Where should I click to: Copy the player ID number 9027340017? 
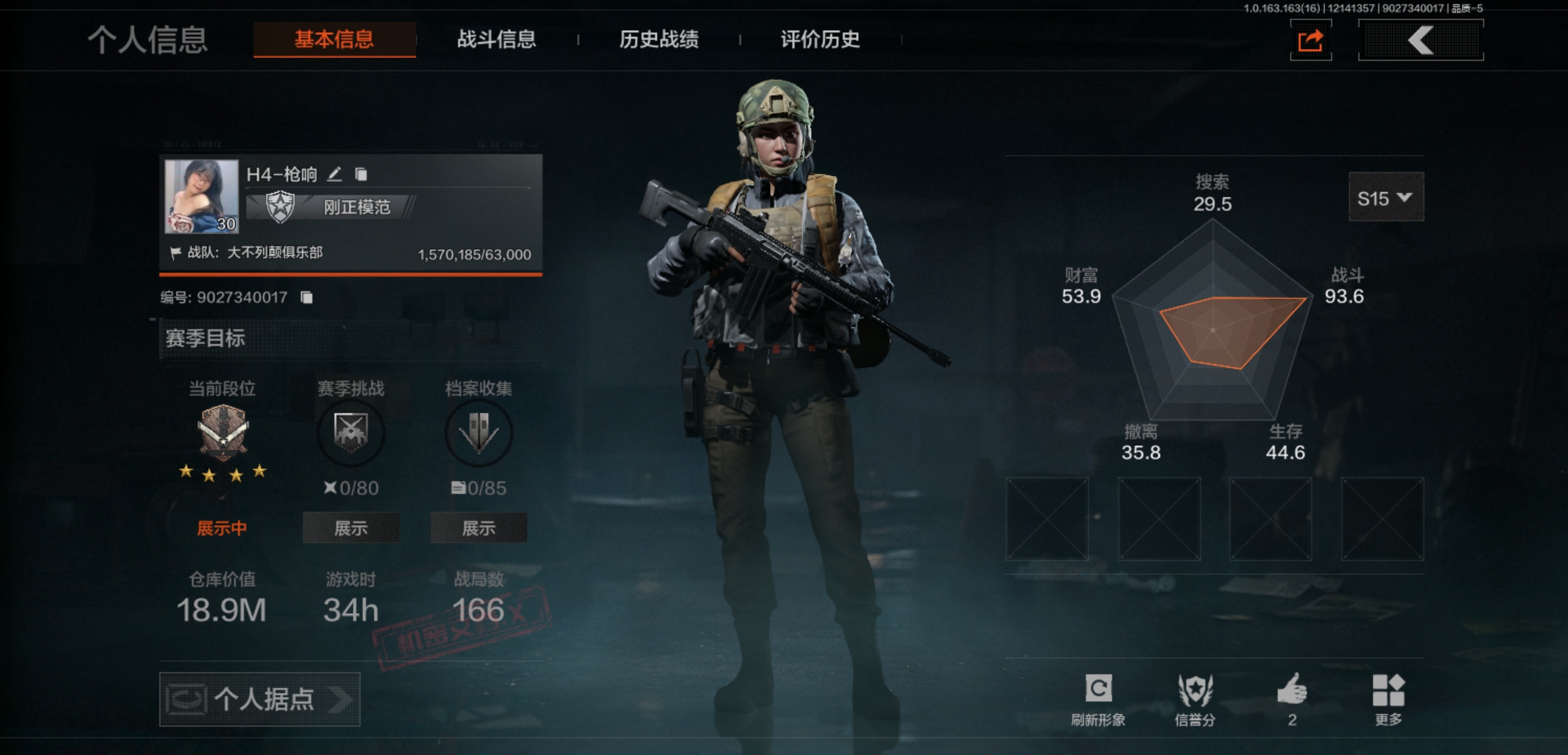pyautogui.click(x=307, y=298)
